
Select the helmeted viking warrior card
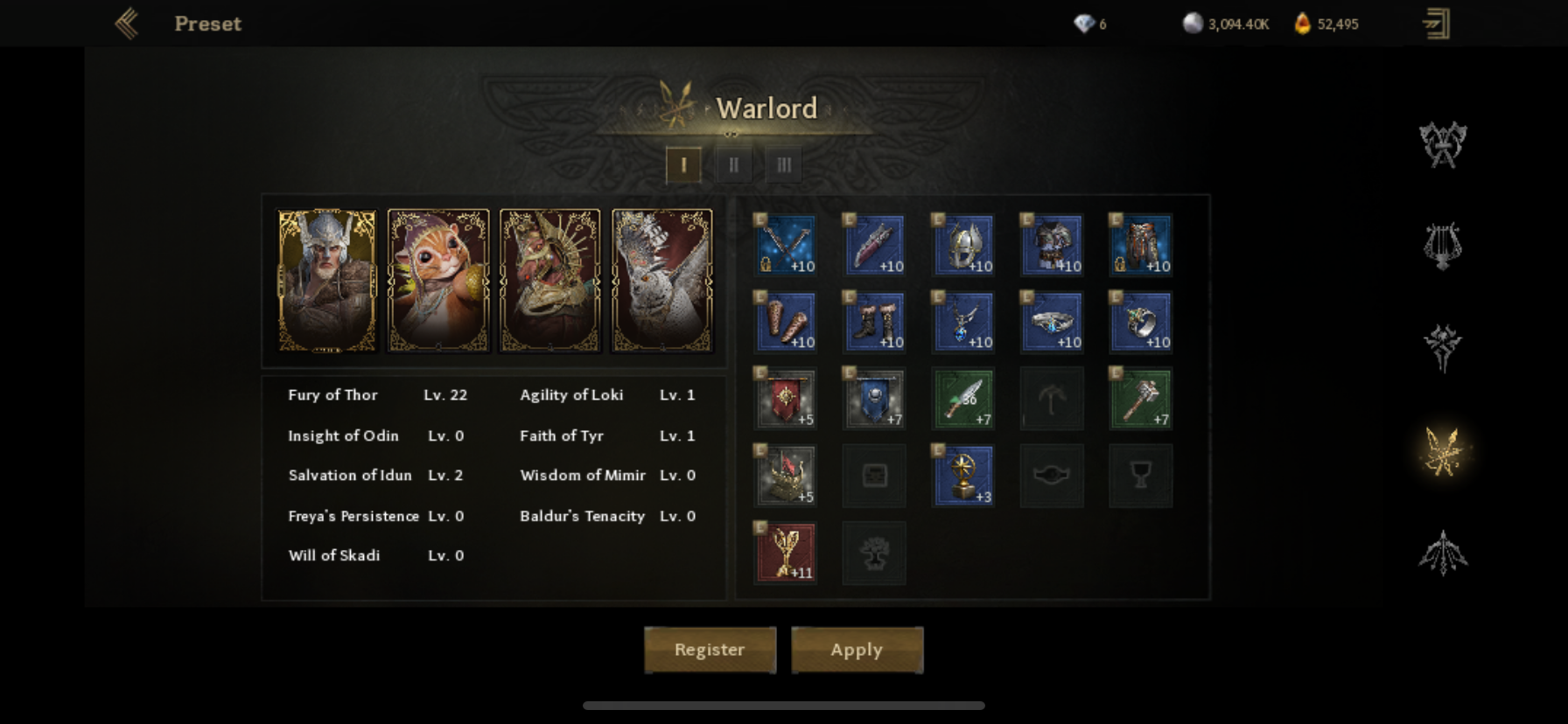click(x=326, y=281)
